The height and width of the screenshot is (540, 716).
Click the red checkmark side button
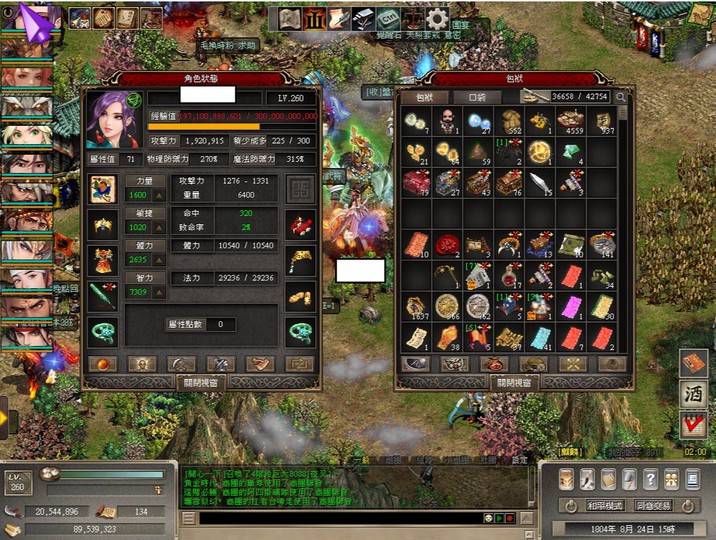pyautogui.click(x=692, y=427)
